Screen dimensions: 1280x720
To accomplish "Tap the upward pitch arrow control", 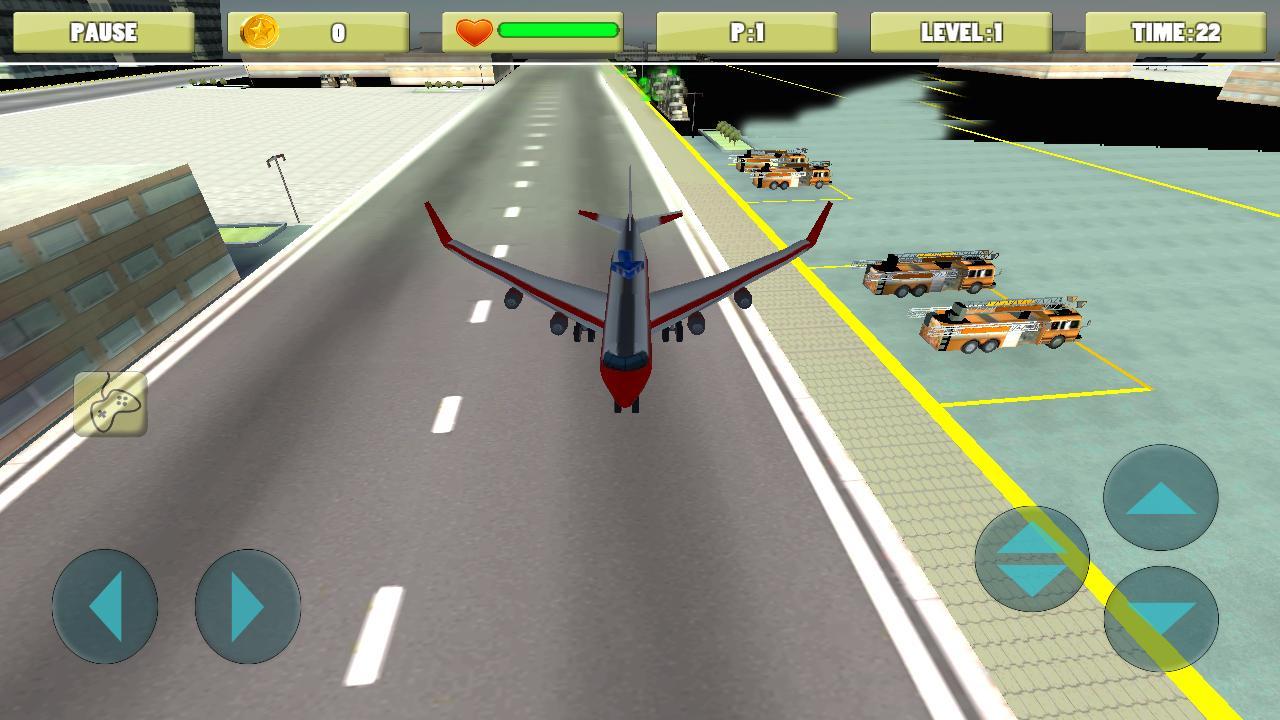I will (1160, 495).
